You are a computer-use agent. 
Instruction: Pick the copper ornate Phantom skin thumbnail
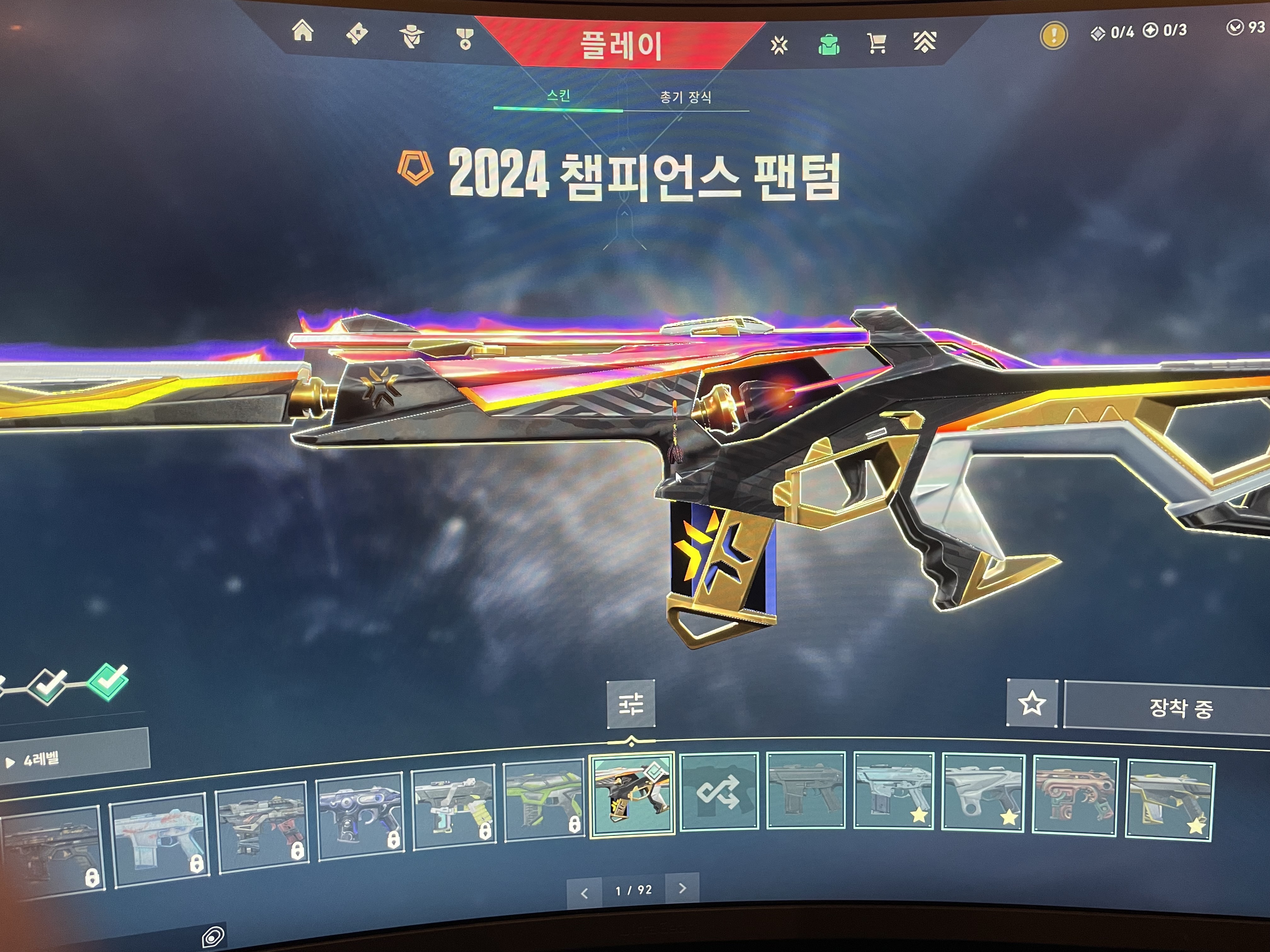pyautogui.click(x=1075, y=797)
